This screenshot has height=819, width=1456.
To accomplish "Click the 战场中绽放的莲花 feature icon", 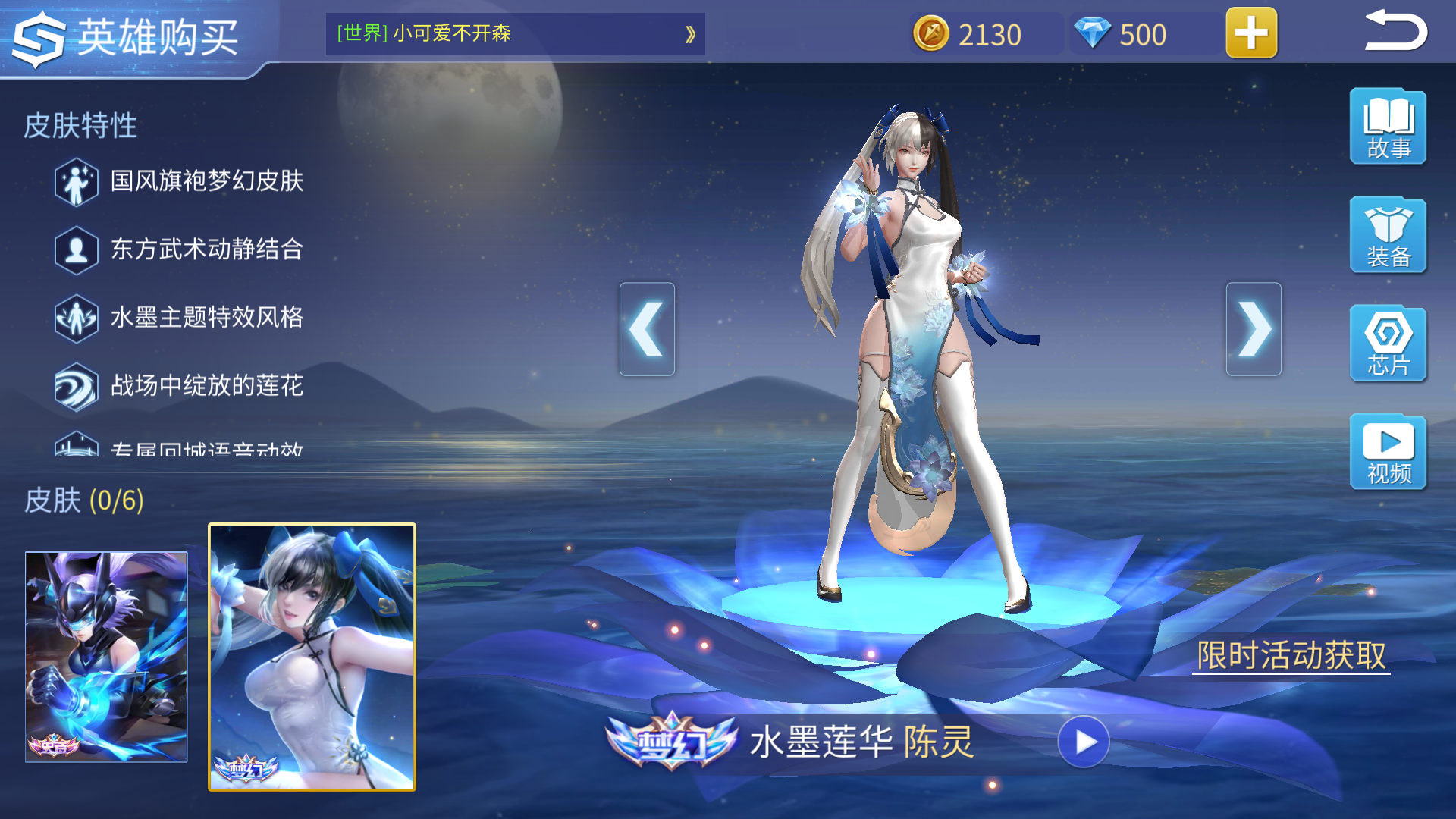I will (x=76, y=385).
